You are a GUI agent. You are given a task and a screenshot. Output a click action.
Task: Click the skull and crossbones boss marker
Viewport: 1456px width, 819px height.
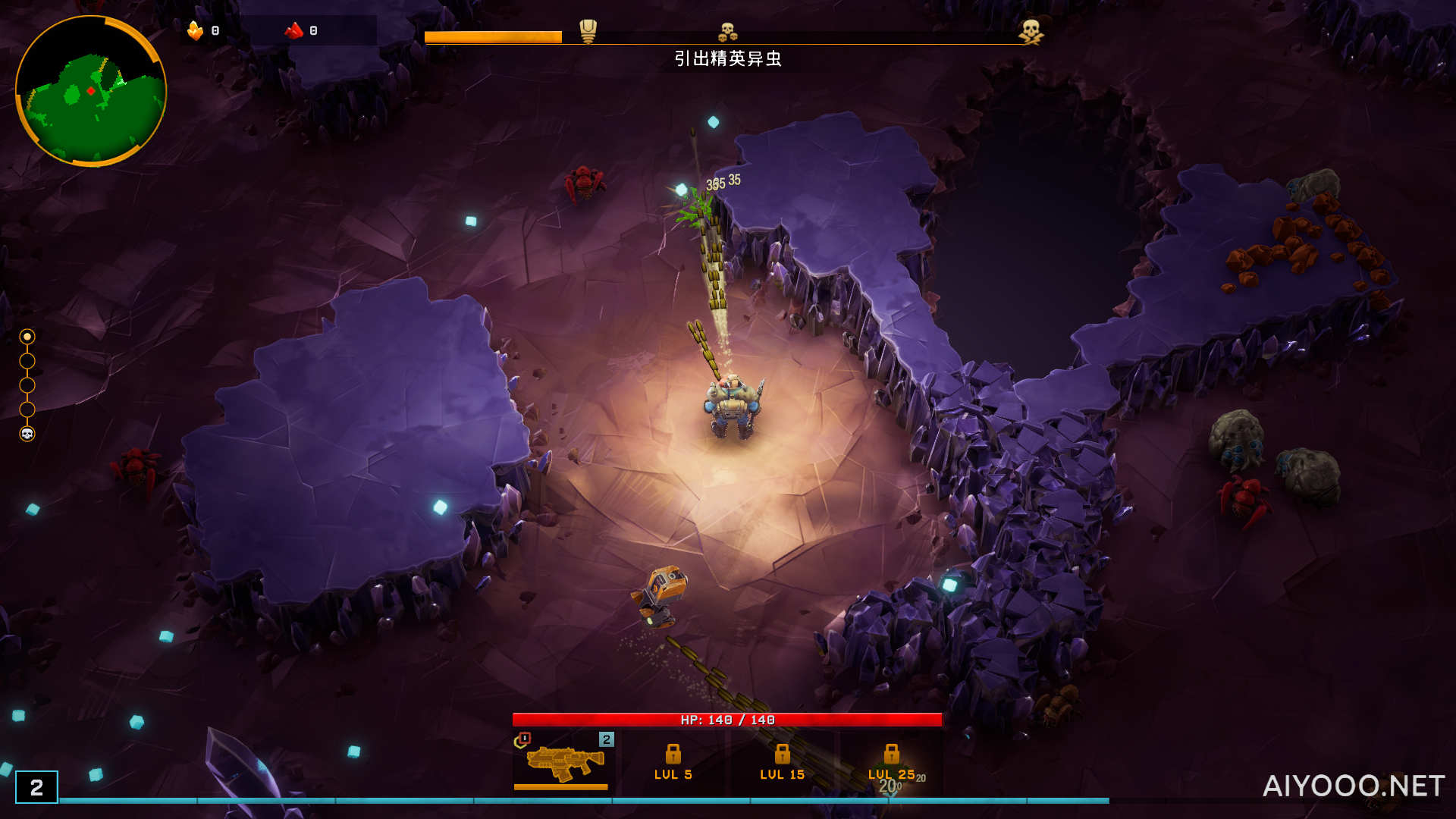pos(1031,32)
